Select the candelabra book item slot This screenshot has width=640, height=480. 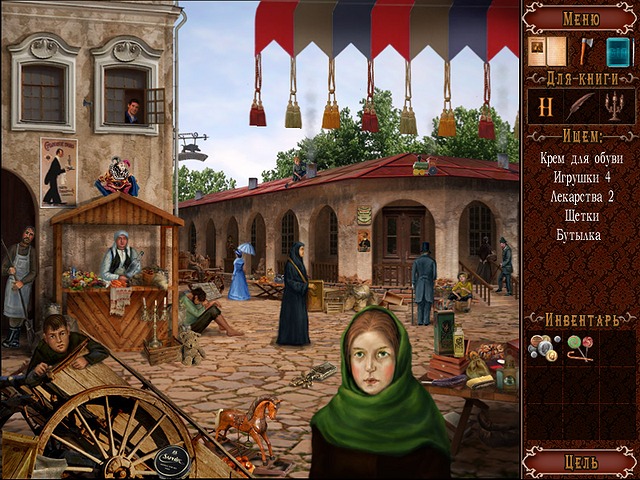tap(617, 107)
